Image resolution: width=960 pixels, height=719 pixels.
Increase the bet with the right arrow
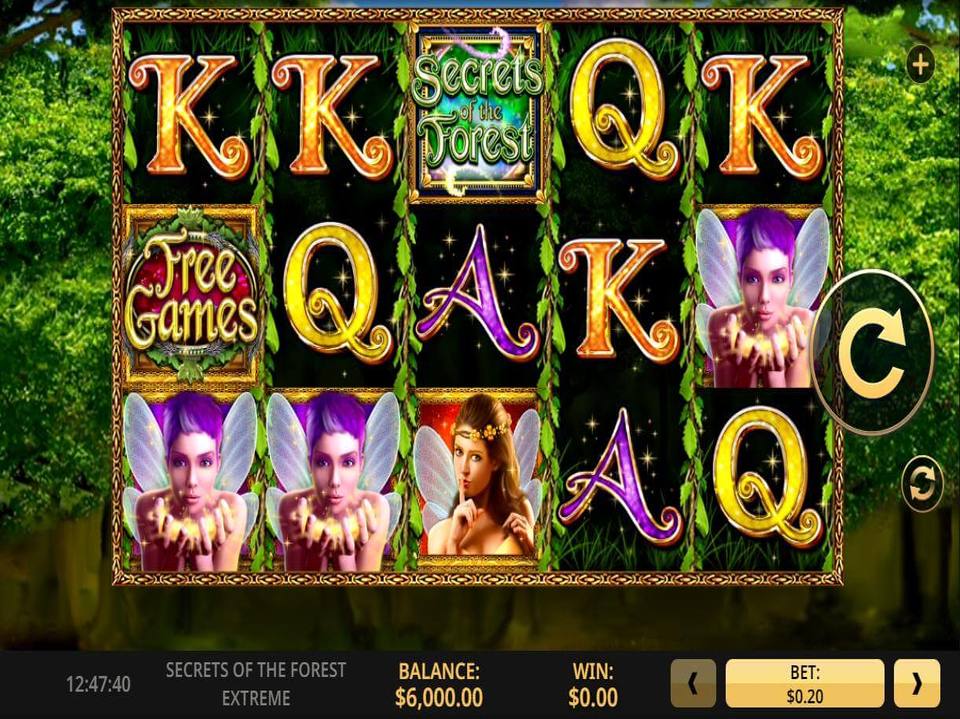point(916,684)
